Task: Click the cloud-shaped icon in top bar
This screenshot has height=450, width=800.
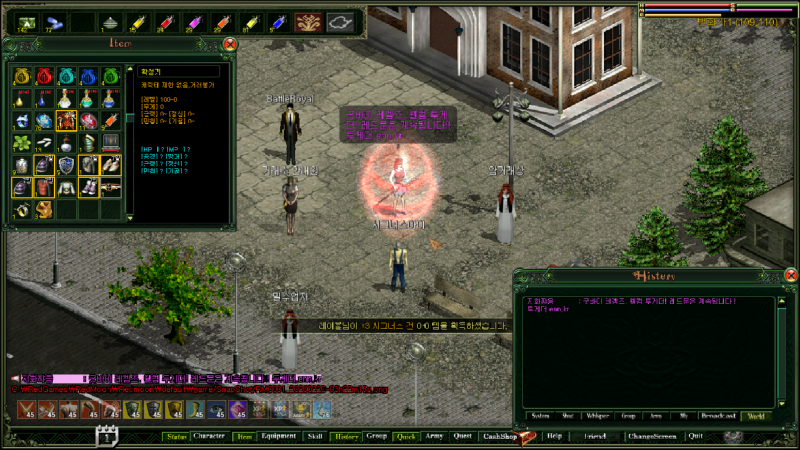Action: [341, 21]
